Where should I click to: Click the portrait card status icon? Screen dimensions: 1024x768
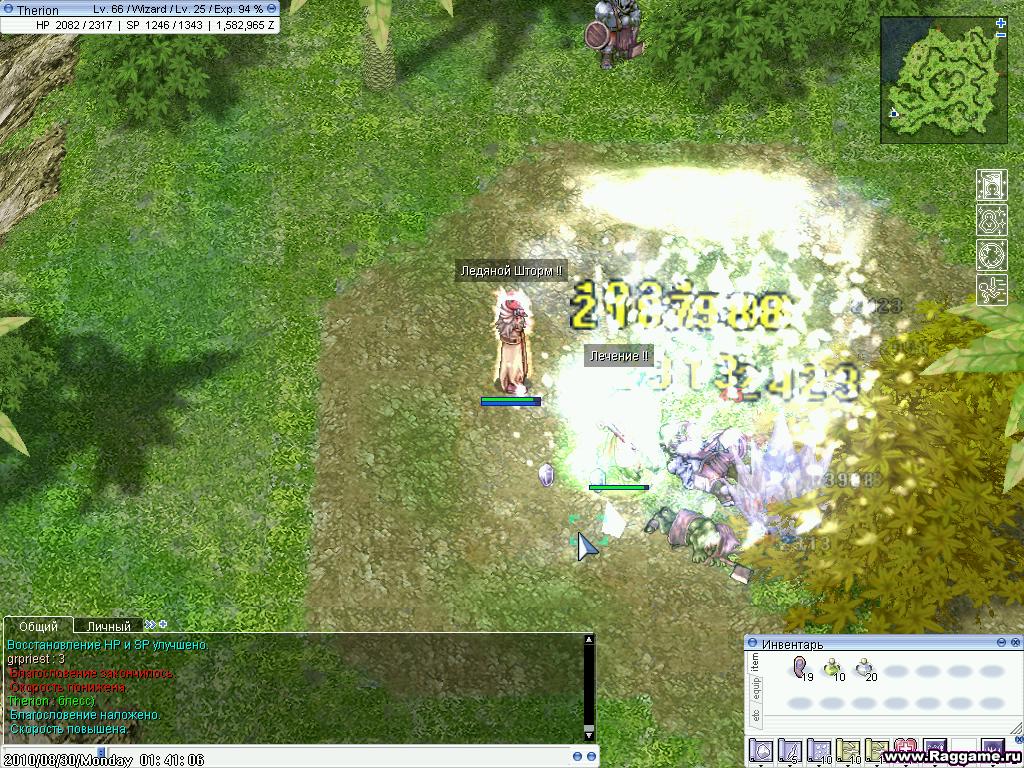pyautogui.click(x=991, y=185)
